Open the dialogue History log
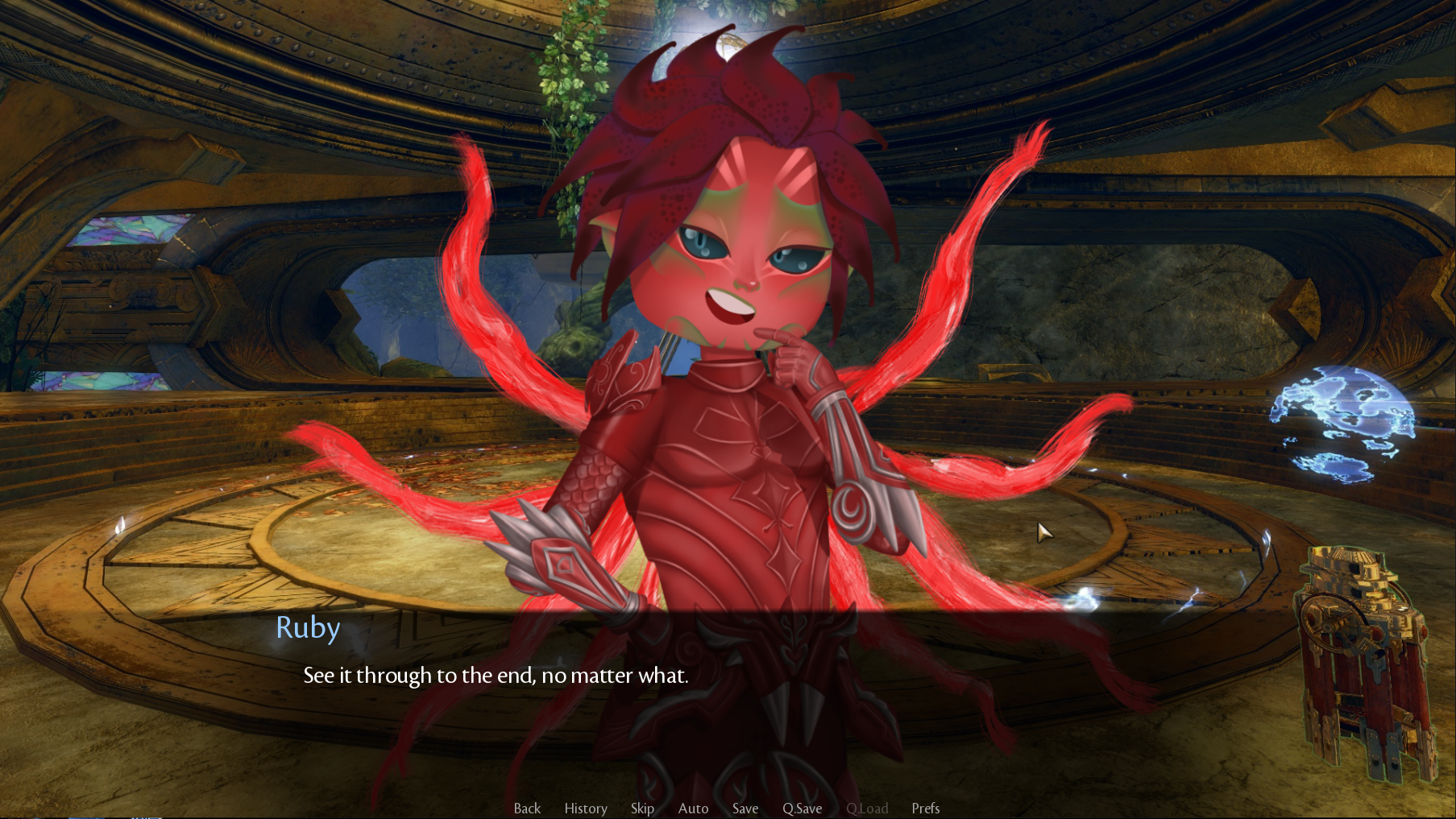Screen dimensions: 1456x819 pos(586,808)
